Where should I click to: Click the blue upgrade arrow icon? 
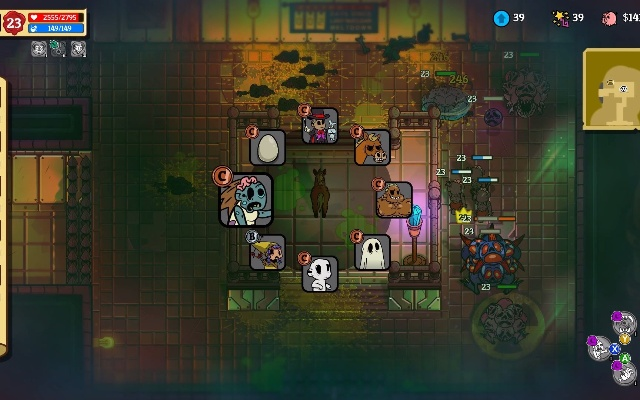[x=501, y=18]
